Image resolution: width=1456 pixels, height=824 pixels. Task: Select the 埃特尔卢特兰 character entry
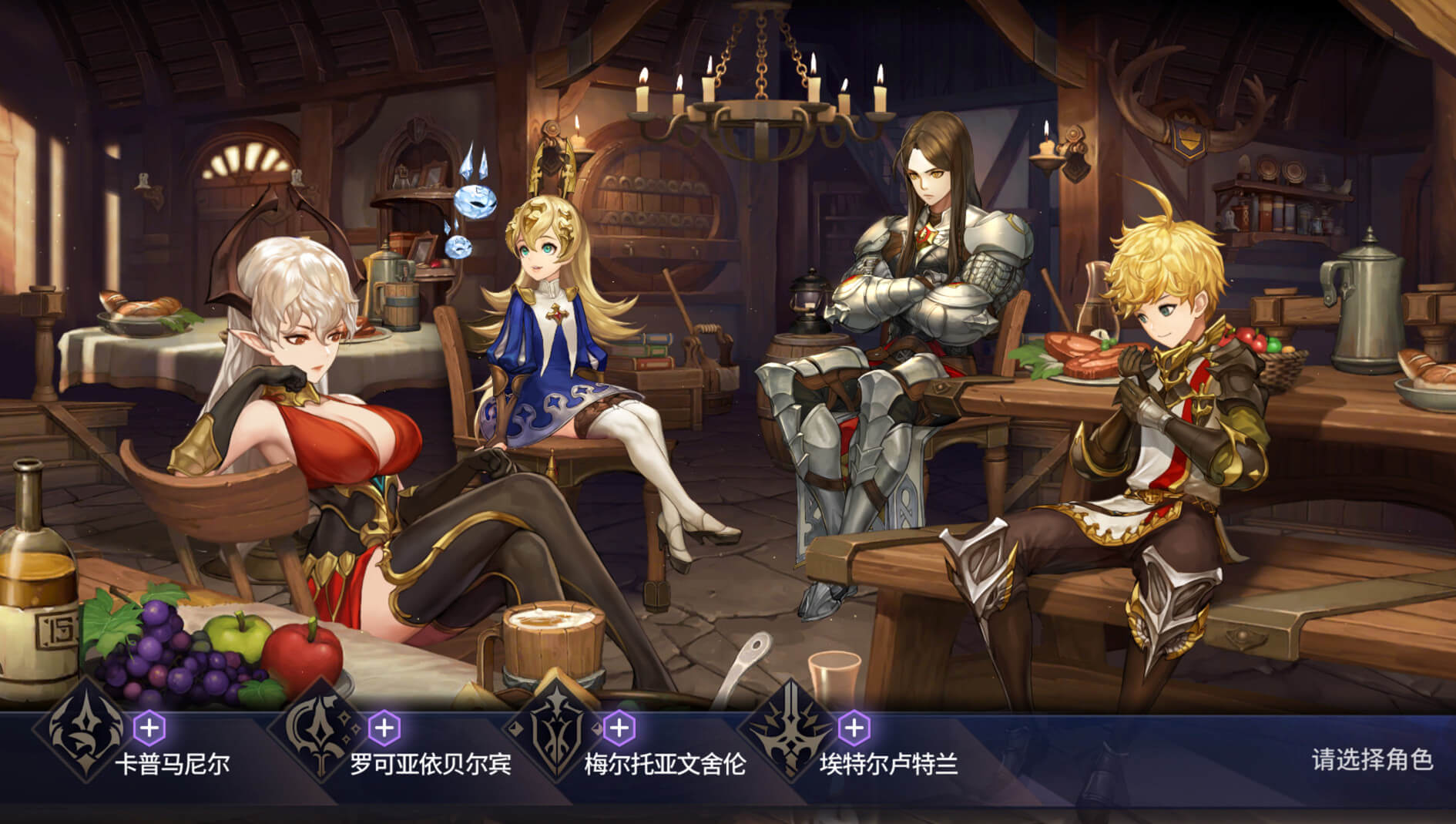pyautogui.click(x=887, y=764)
